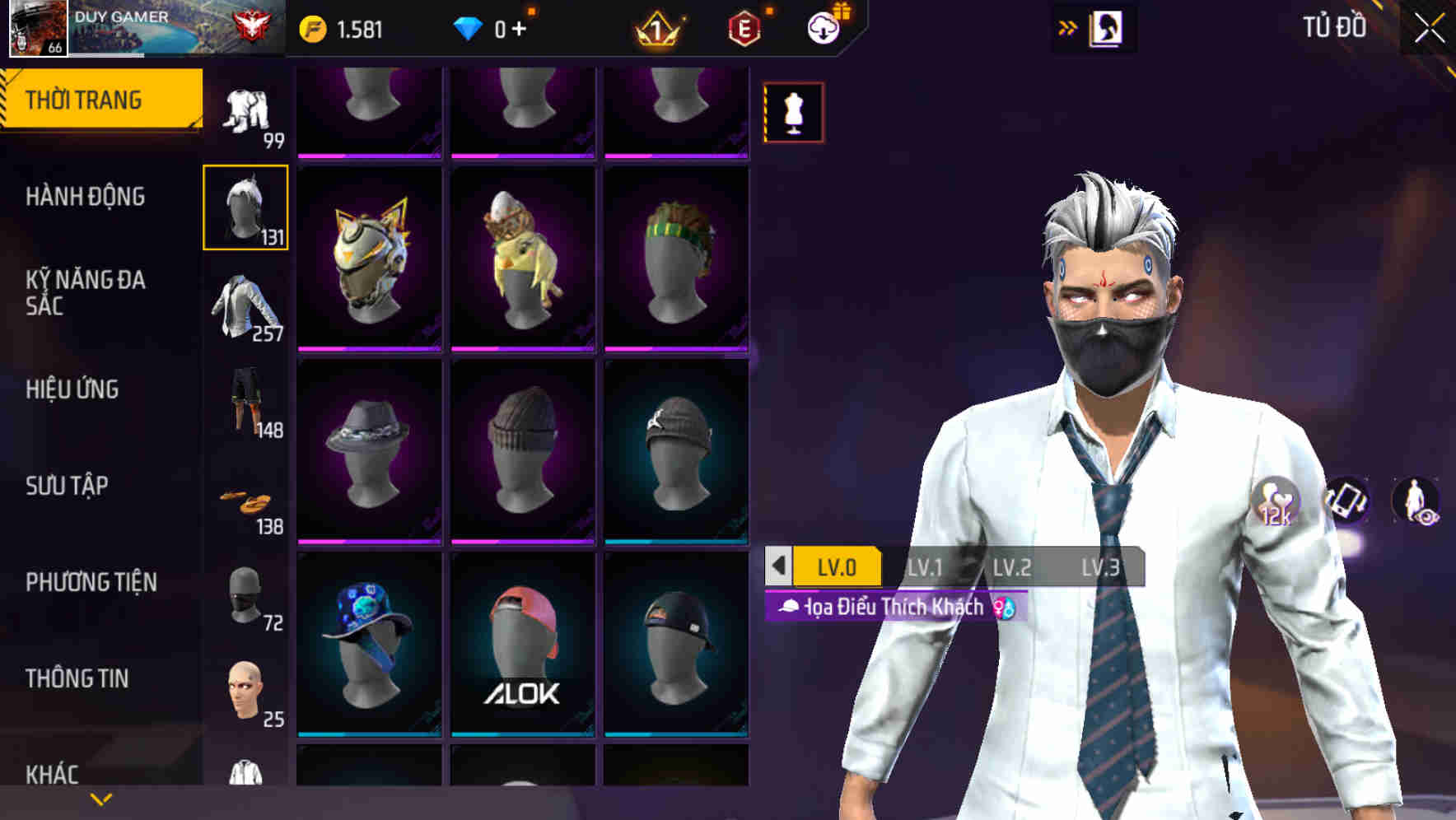Switch to the HIỆU ỨNG tab
Viewport: 1456px width, 820px height.
[x=72, y=389]
